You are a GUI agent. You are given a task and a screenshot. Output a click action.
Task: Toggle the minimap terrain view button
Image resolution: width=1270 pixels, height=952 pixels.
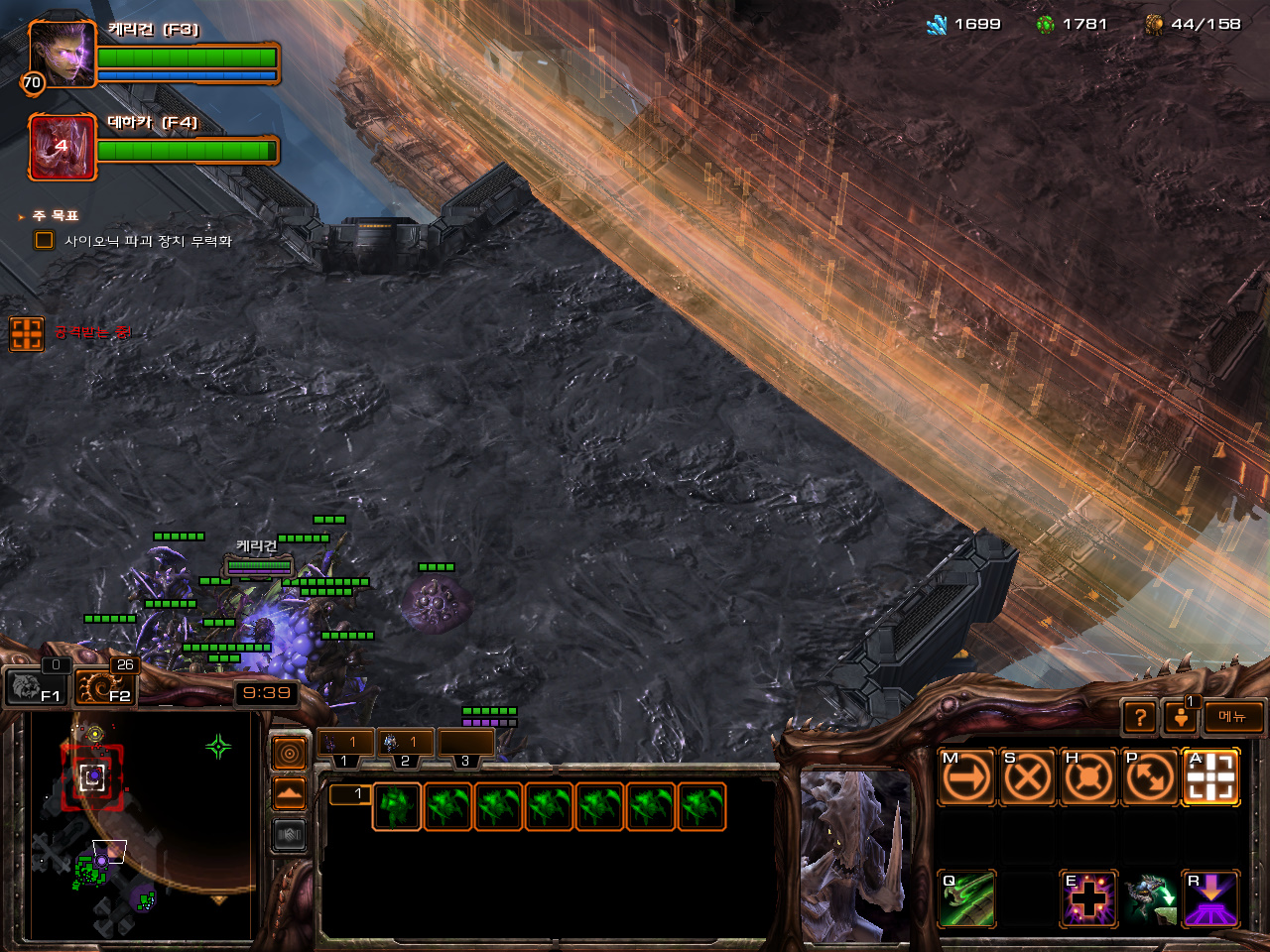tap(290, 794)
